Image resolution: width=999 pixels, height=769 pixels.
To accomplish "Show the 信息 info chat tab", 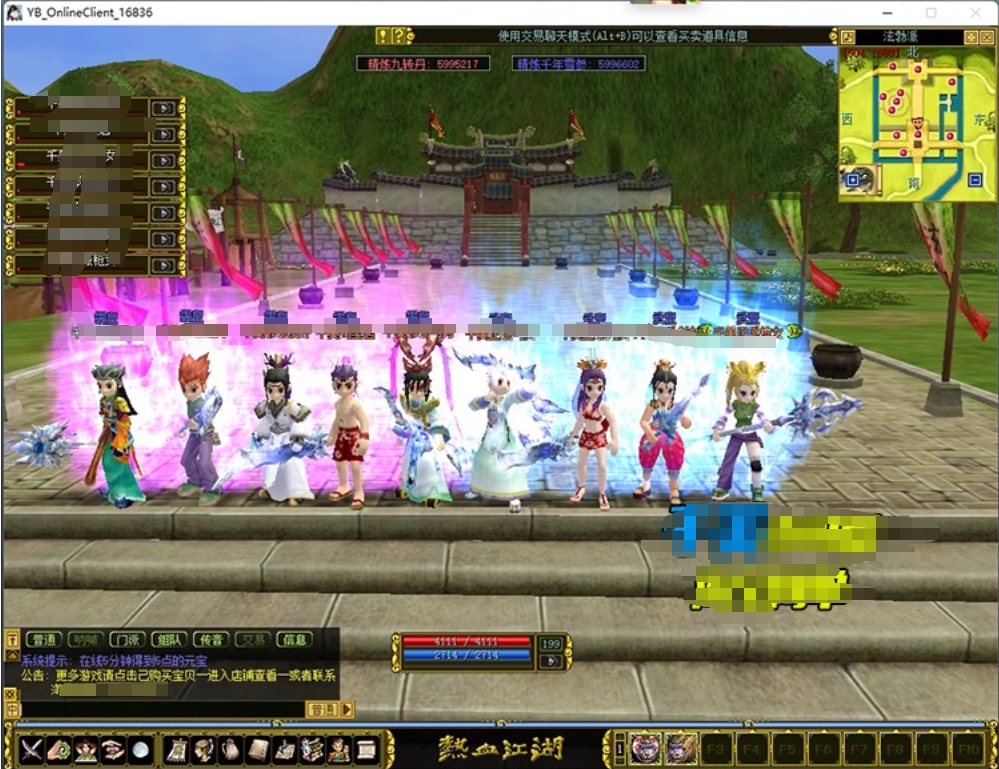I will (x=294, y=640).
